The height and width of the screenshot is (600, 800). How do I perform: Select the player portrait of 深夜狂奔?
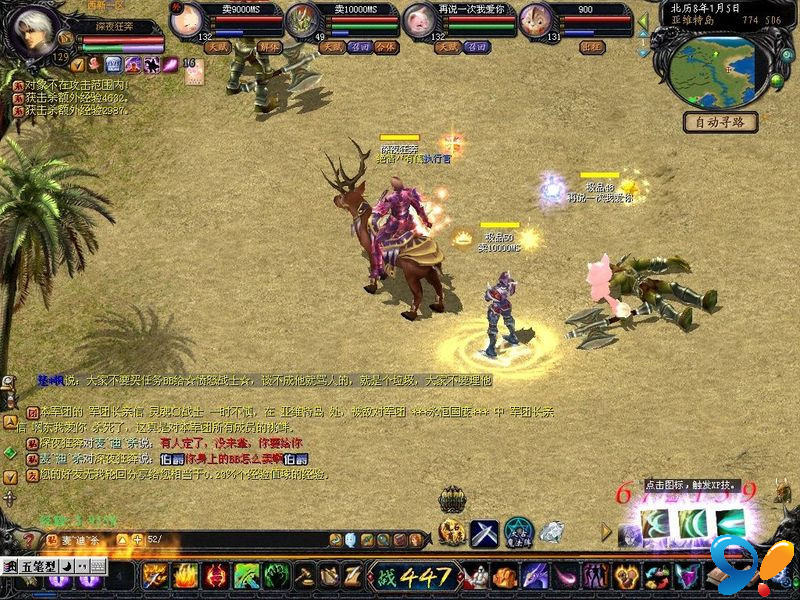point(31,32)
